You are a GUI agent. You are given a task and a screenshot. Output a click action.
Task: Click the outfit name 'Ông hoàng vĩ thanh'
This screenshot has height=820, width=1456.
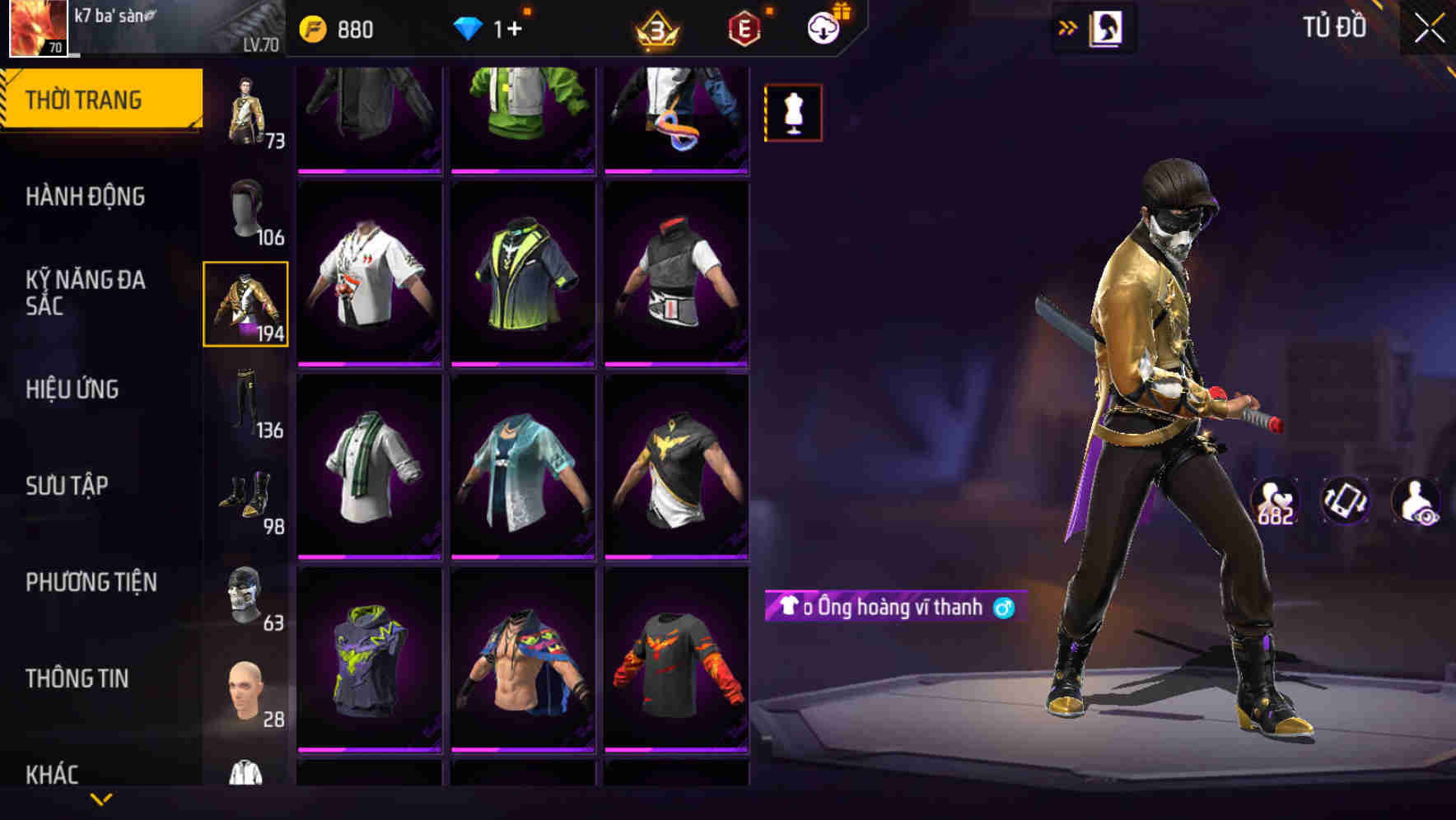pyautogui.click(x=894, y=607)
